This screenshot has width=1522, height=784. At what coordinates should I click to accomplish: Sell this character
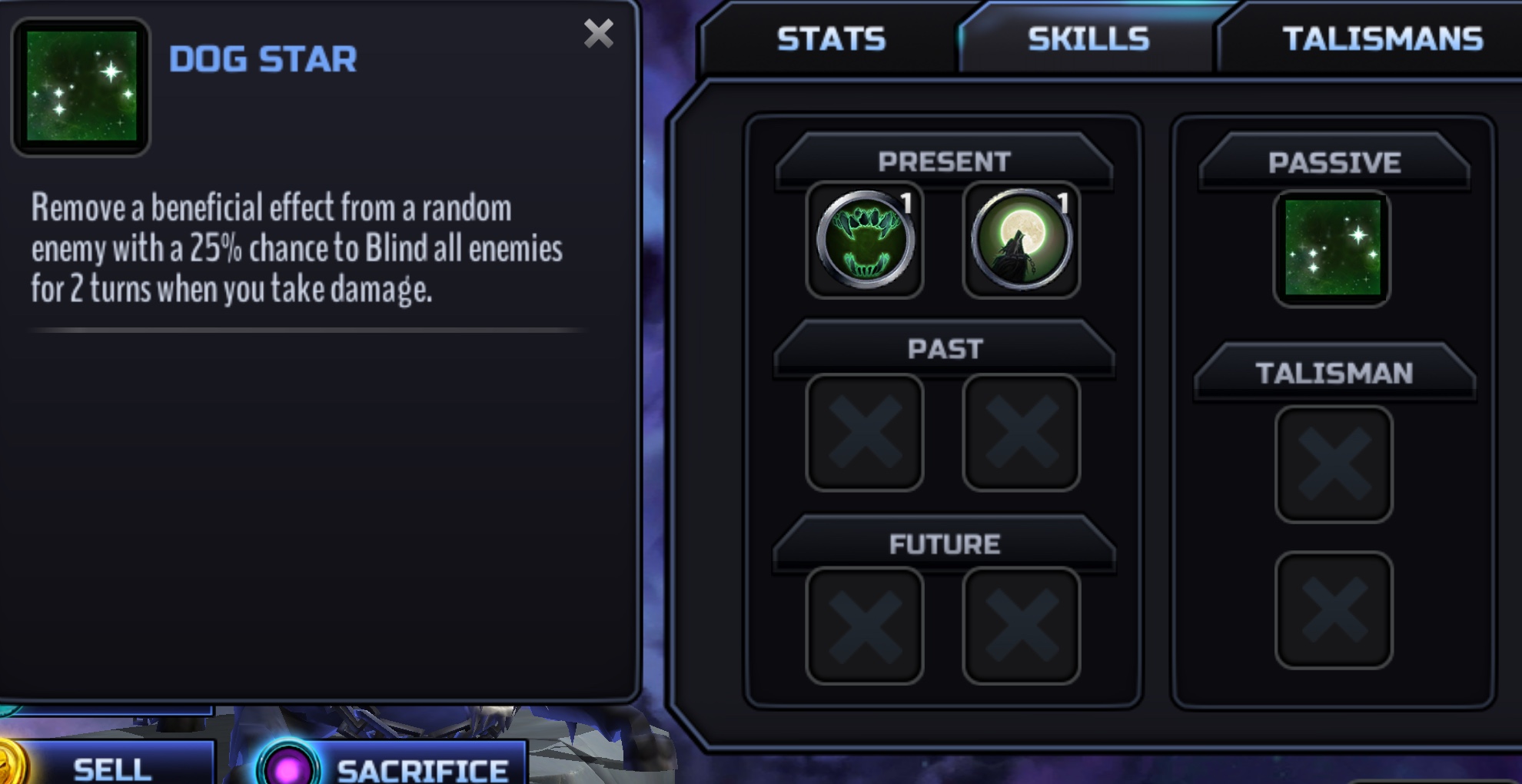coord(111,768)
